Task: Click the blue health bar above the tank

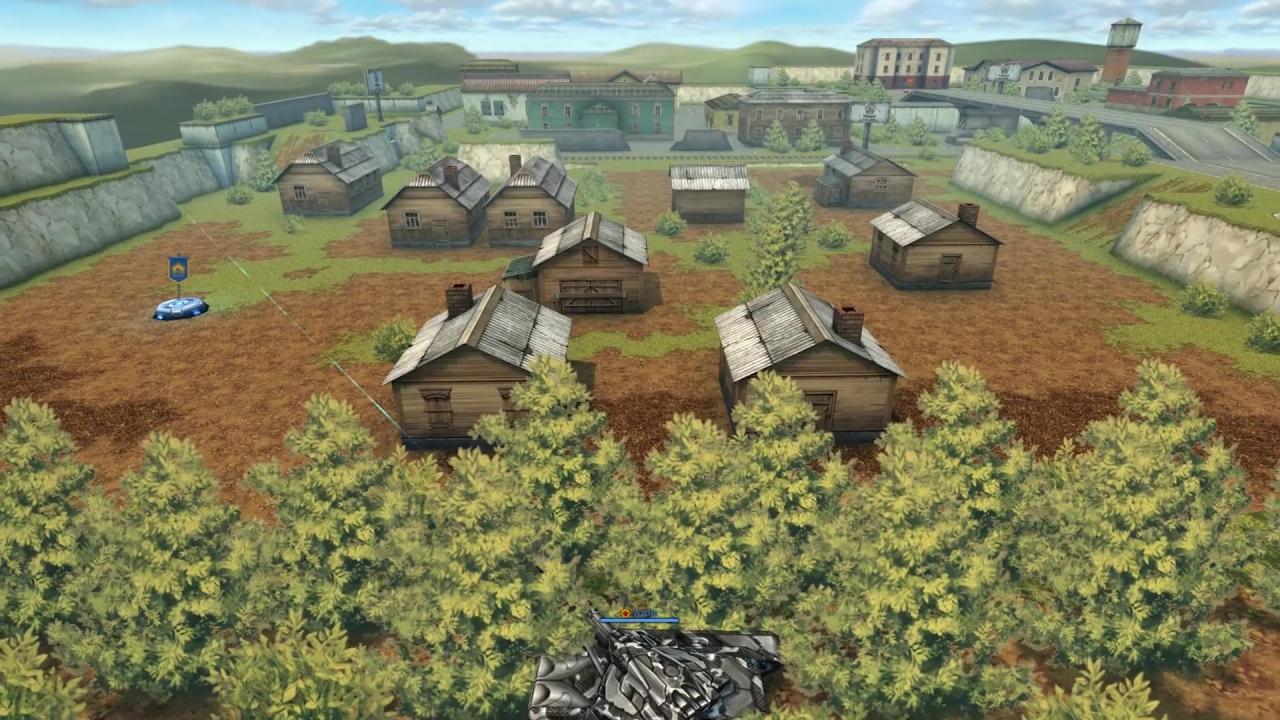Action: pos(640,620)
